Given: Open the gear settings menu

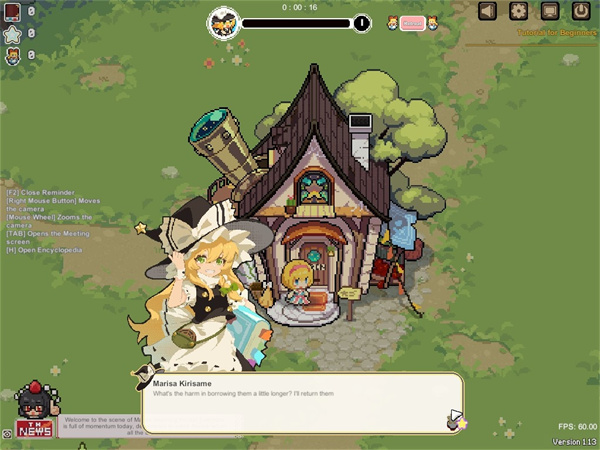Looking at the screenshot, I should click(519, 11).
